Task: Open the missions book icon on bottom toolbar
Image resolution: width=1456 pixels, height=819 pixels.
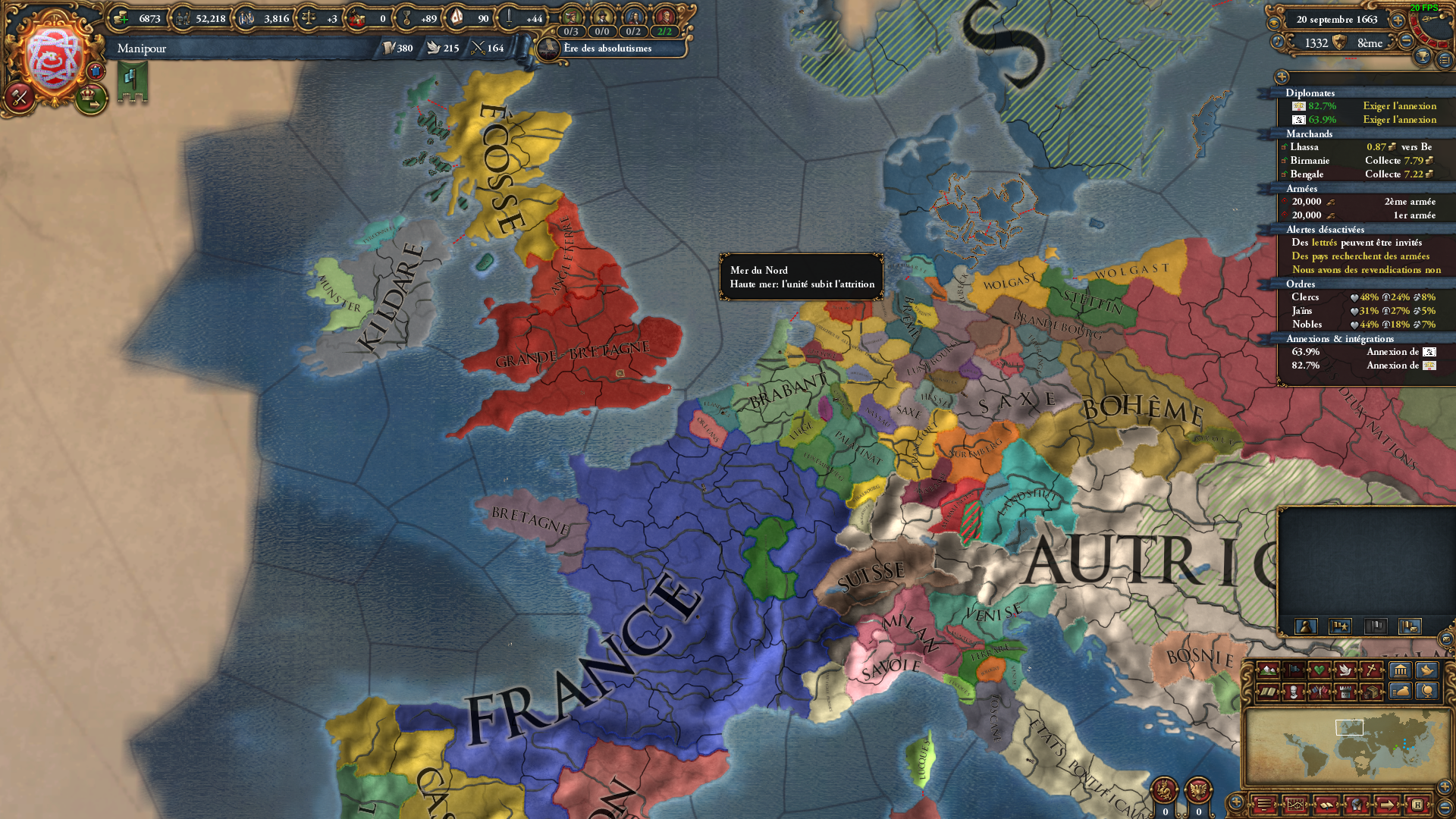Action: (1327, 805)
